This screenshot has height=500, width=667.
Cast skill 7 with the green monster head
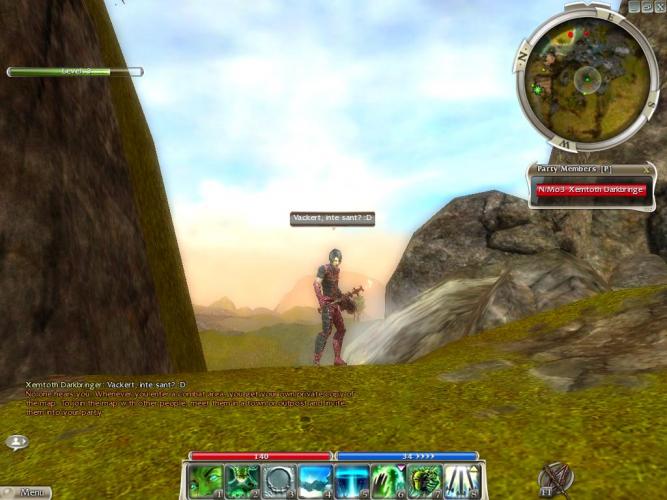click(x=424, y=480)
